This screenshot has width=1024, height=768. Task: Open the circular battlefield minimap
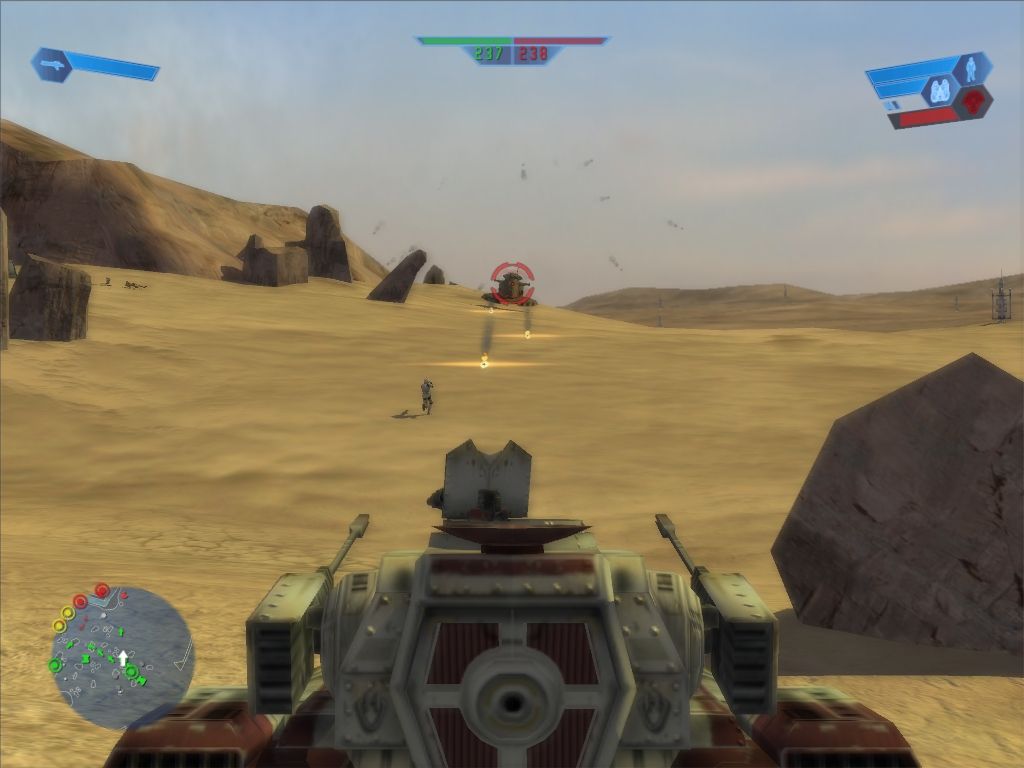click(121, 657)
